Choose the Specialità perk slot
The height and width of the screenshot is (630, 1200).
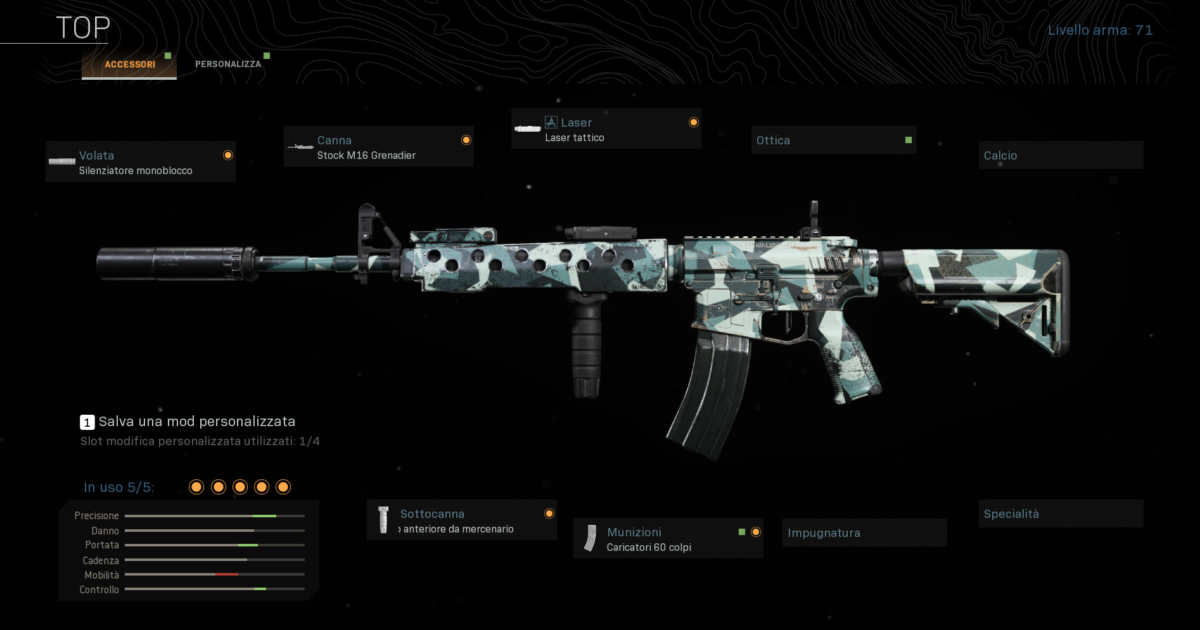coord(1060,514)
